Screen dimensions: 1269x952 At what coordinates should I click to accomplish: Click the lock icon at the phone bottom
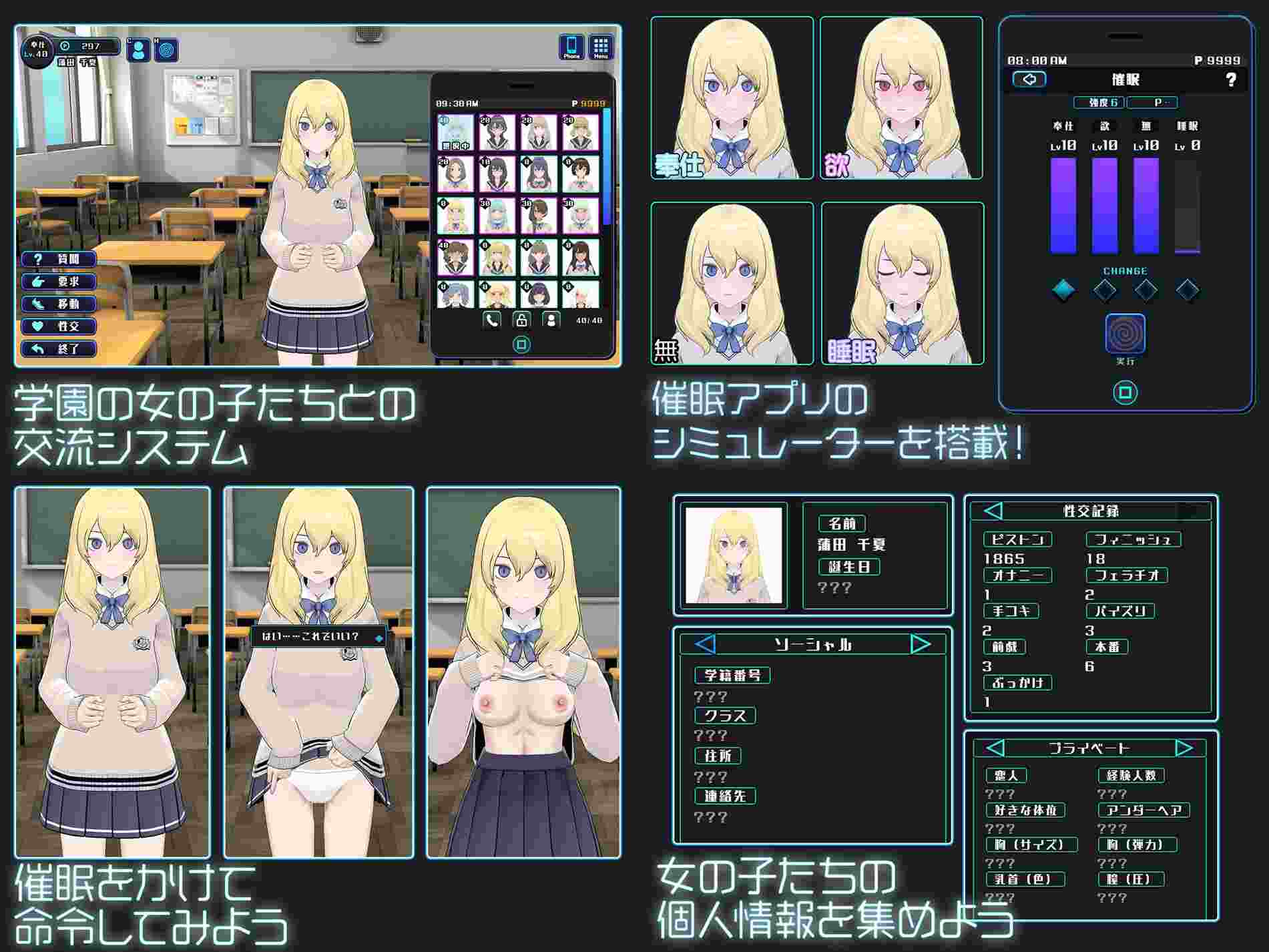(x=521, y=319)
